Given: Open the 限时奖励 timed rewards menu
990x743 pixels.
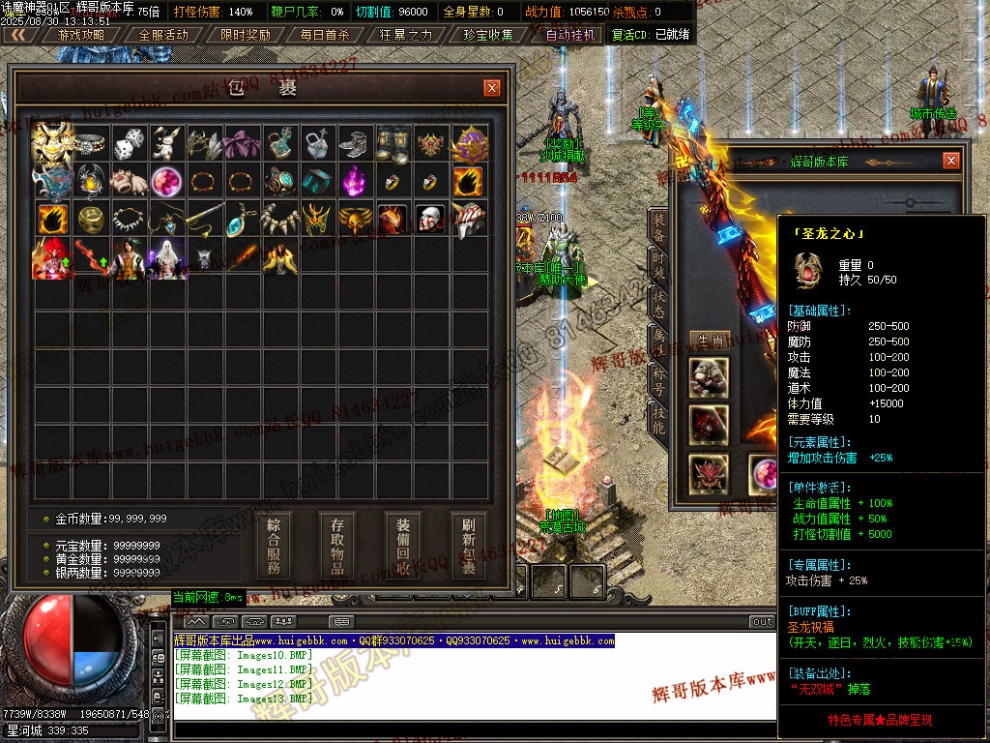Looking at the screenshot, I should point(245,34).
